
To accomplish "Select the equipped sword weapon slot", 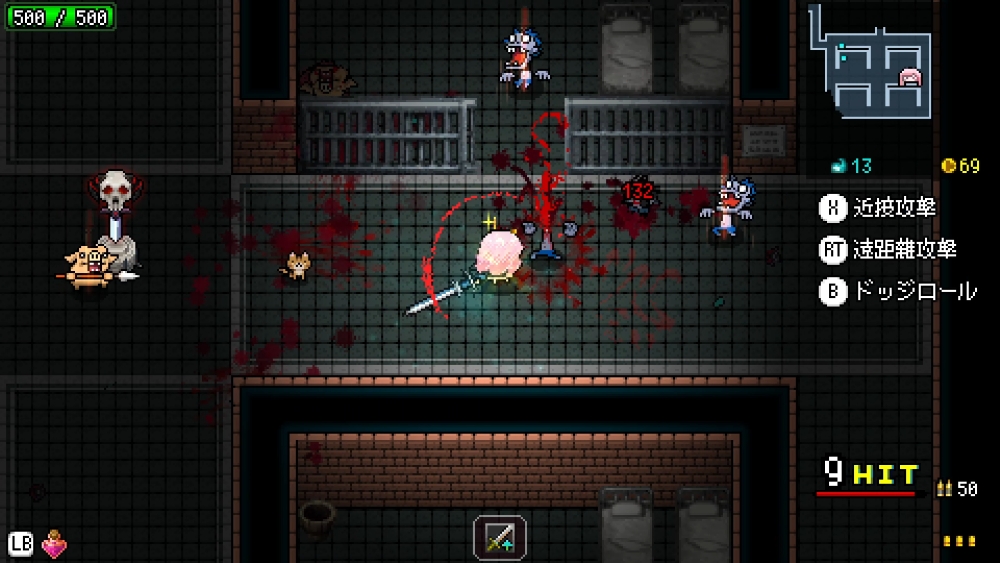I will tap(500, 537).
